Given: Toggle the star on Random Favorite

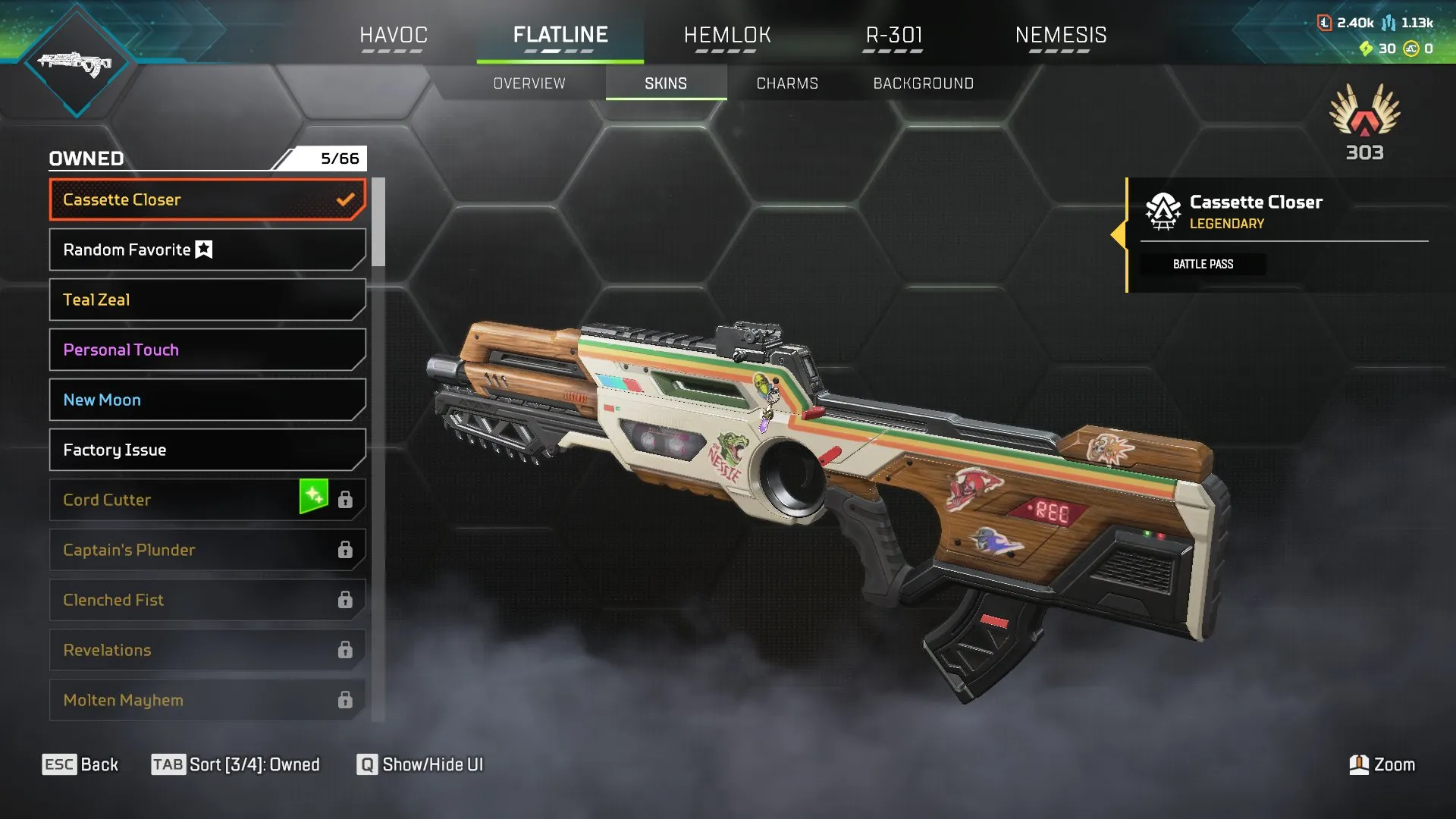Looking at the screenshot, I should [203, 249].
